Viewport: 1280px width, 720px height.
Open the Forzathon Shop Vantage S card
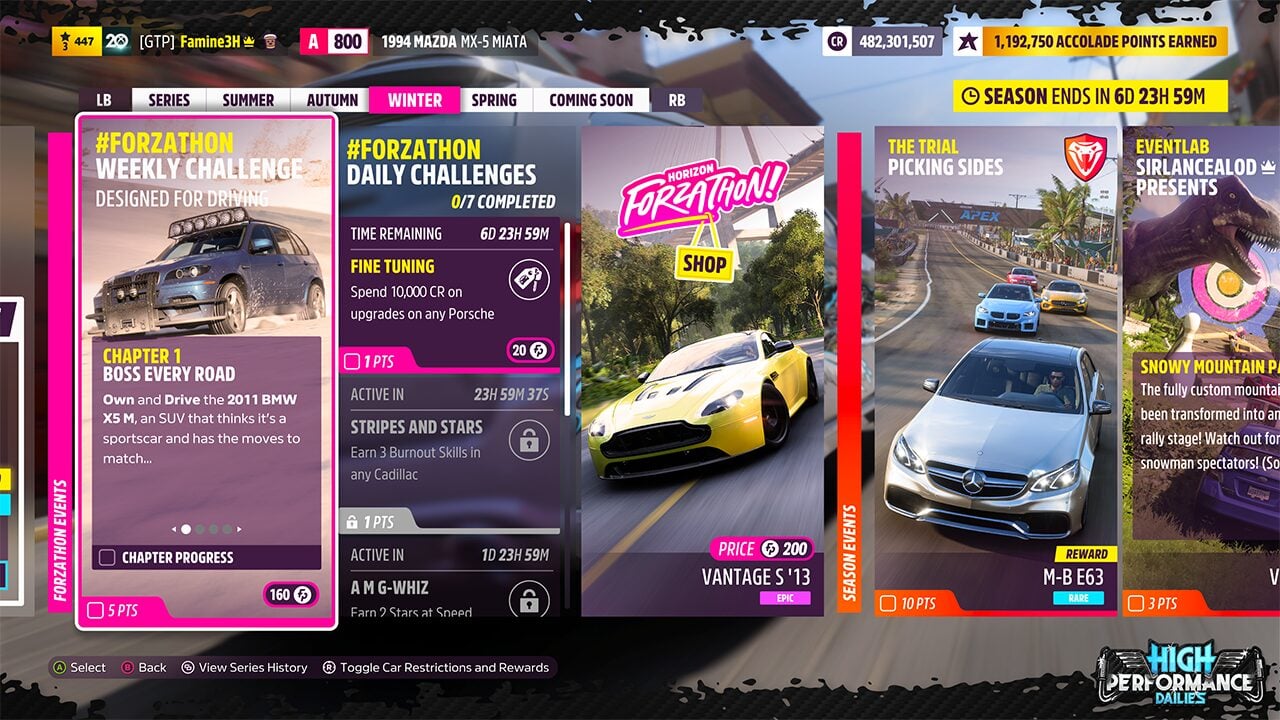tap(702, 370)
